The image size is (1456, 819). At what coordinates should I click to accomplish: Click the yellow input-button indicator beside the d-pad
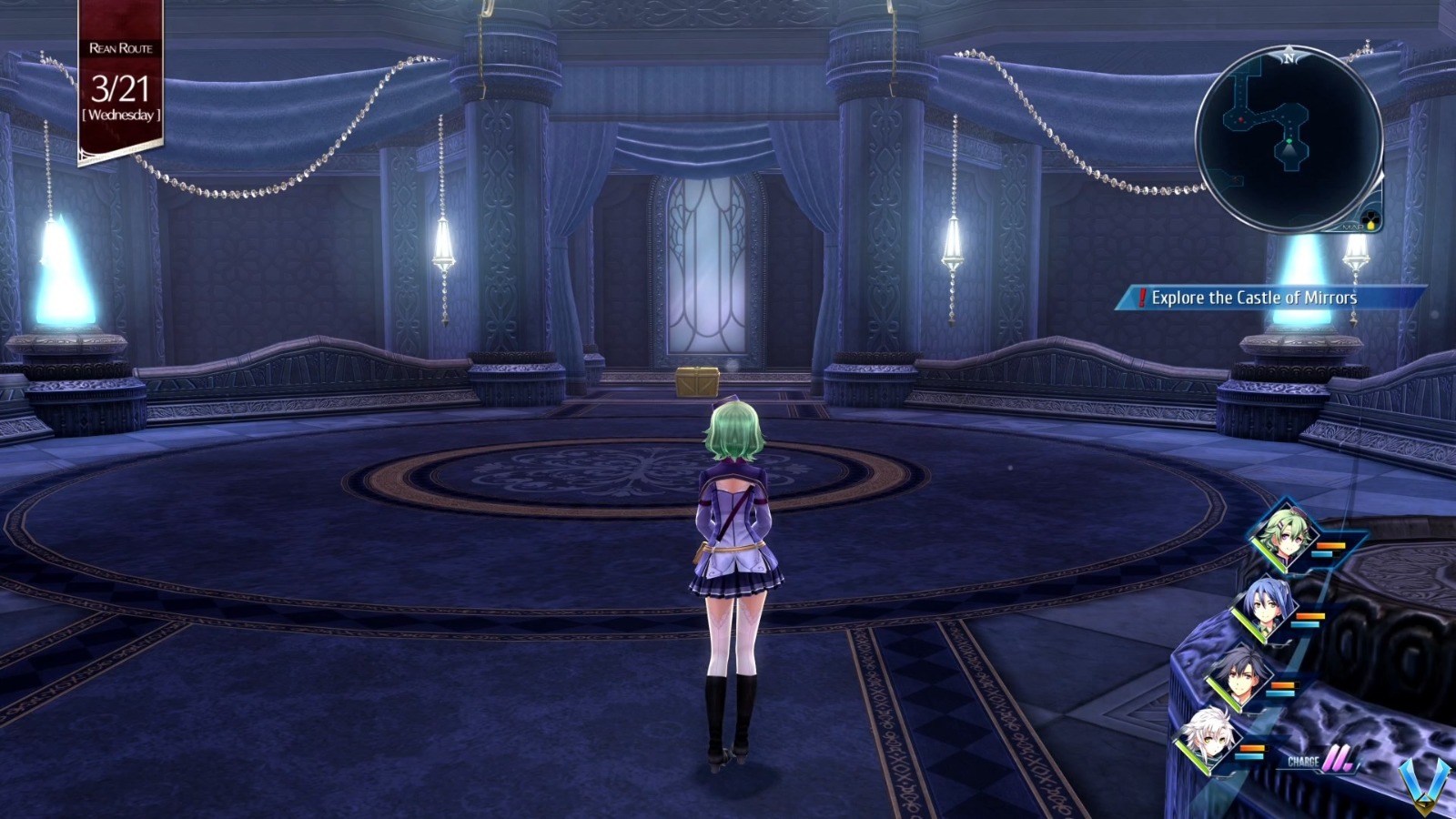1371,225
